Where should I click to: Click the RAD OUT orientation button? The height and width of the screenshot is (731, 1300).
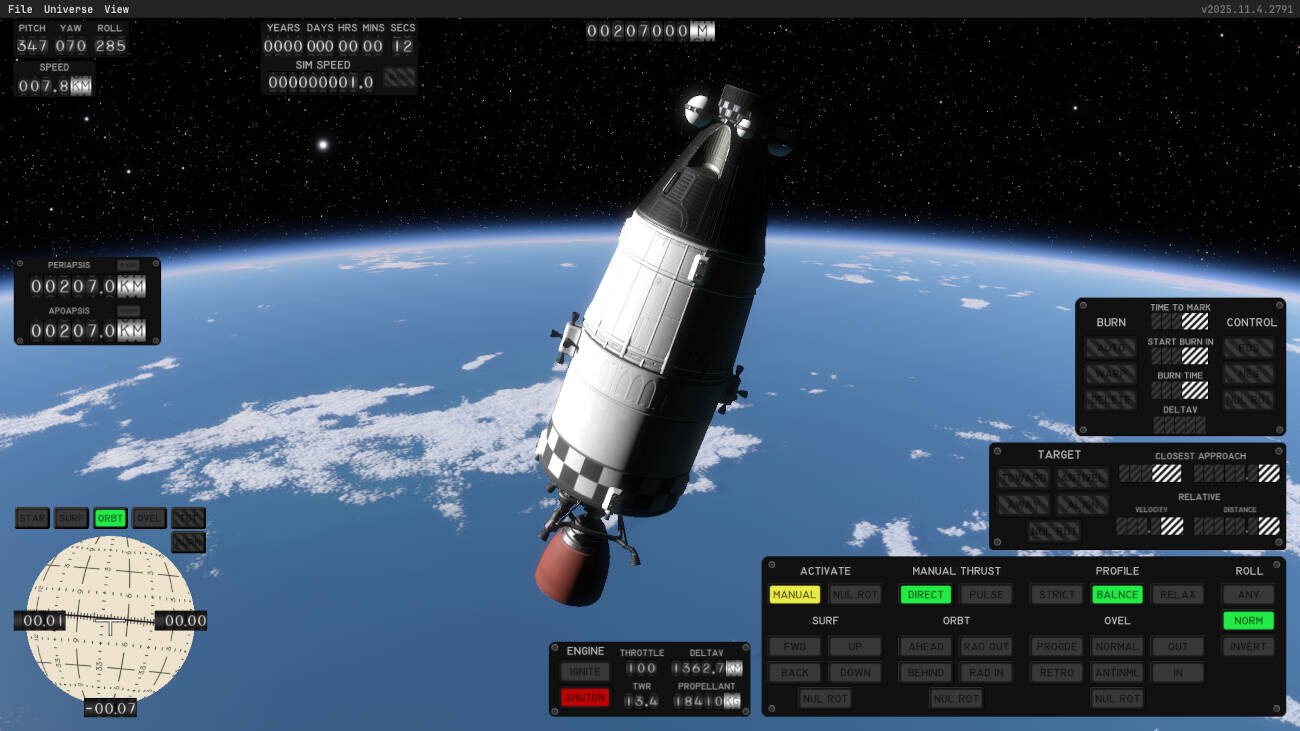[x=986, y=647]
